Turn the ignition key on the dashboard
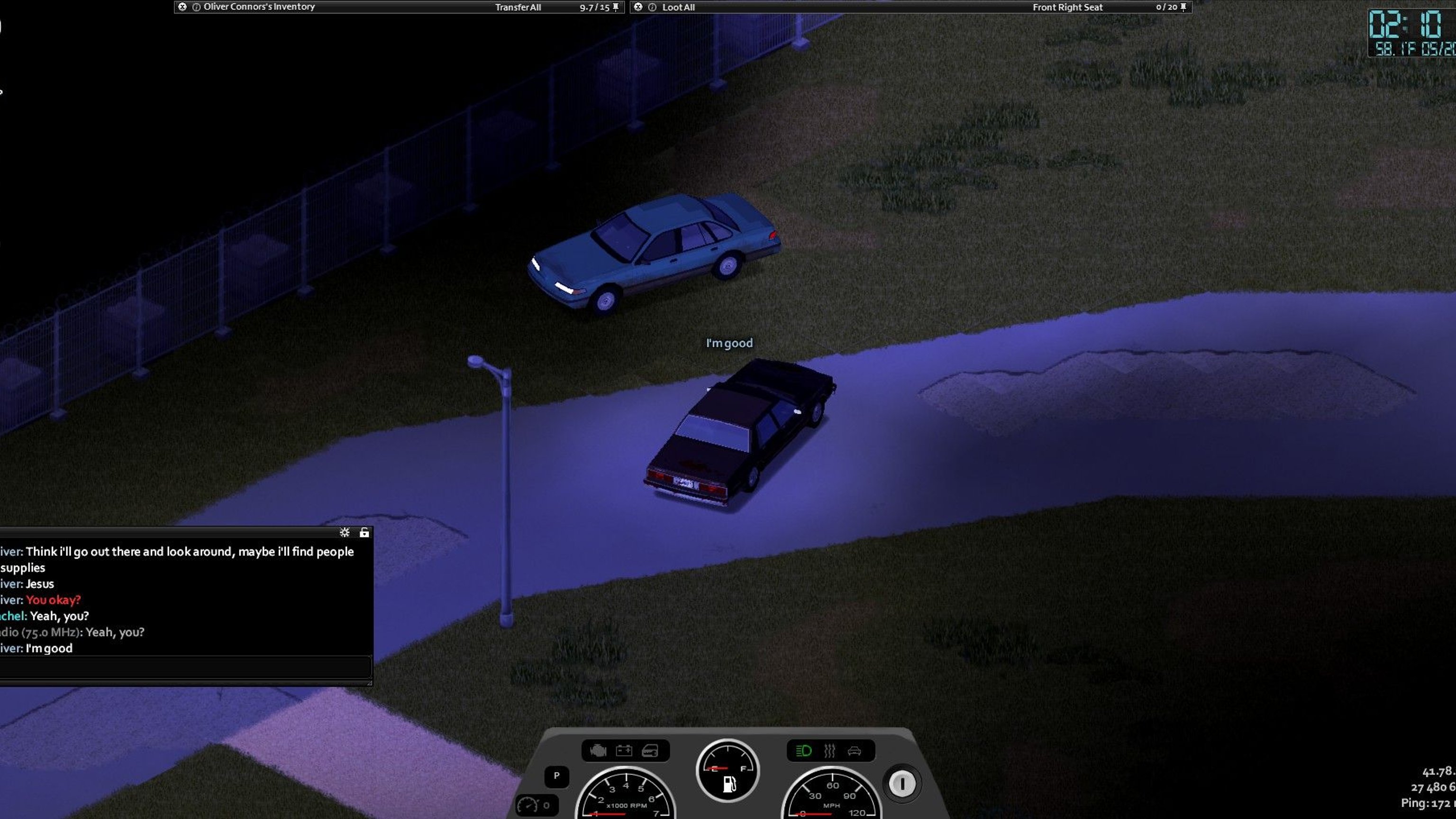Screen dimensions: 1456x819 pyautogui.click(x=902, y=783)
